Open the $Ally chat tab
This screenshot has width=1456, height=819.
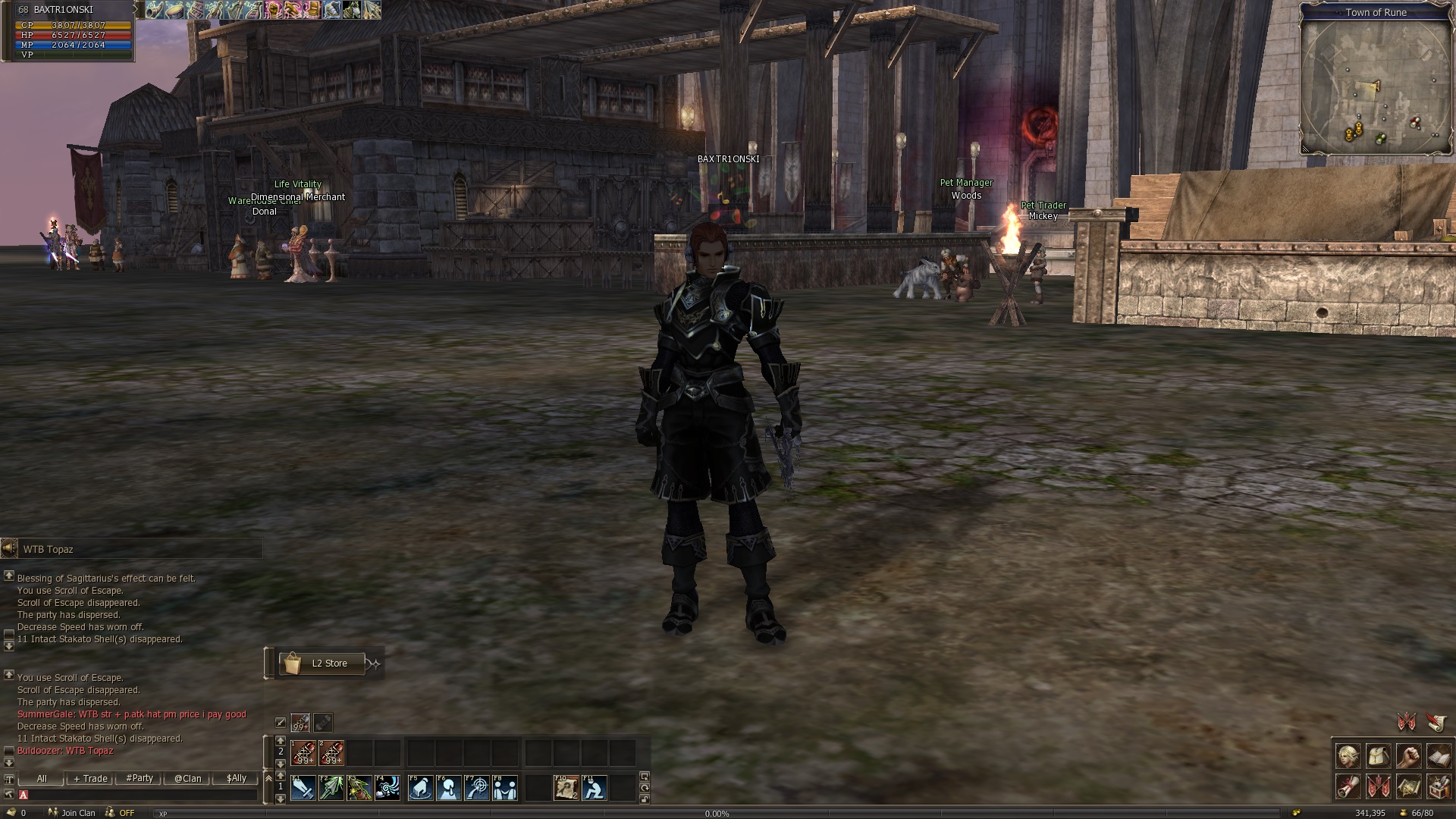(236, 779)
